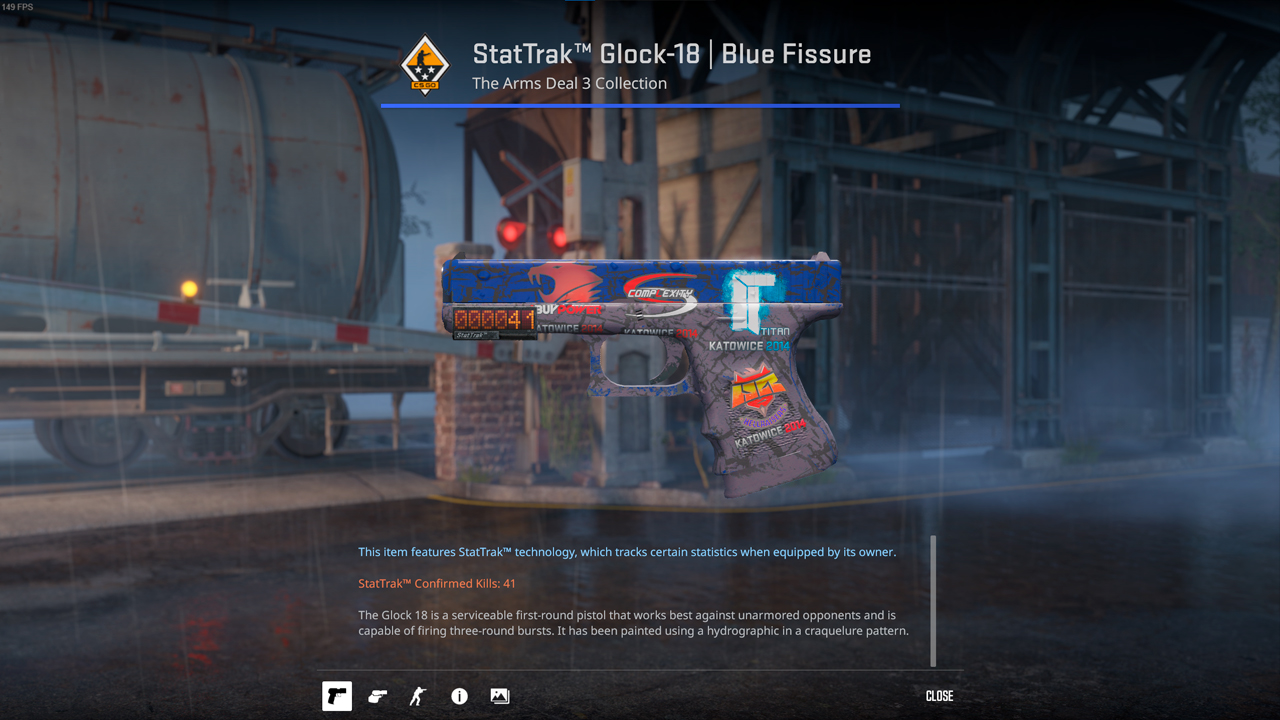Viewport: 1280px width, 720px height.
Task: Click 'The Arms Deal 3 Collection' subtitle
Action: click(x=569, y=83)
